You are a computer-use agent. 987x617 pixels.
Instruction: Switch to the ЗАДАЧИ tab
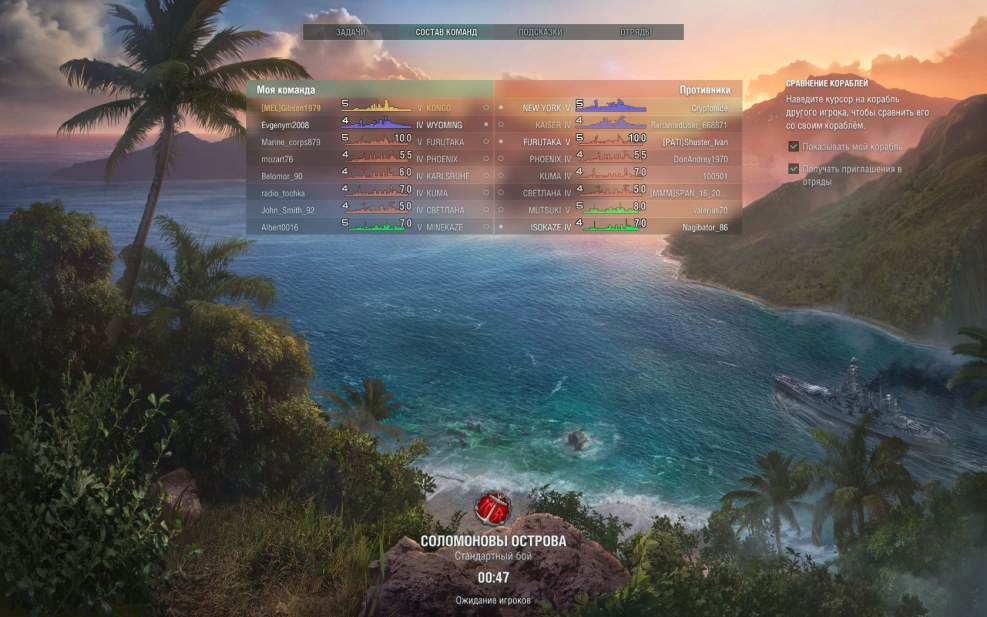(350, 32)
